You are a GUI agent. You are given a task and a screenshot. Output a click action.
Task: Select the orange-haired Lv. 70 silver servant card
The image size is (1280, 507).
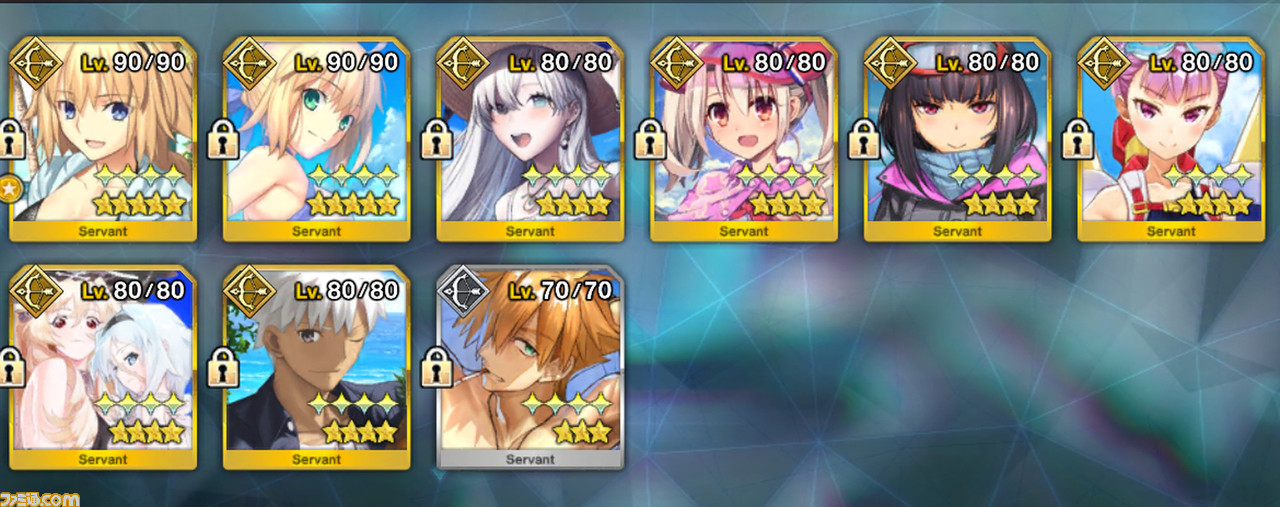click(530, 368)
